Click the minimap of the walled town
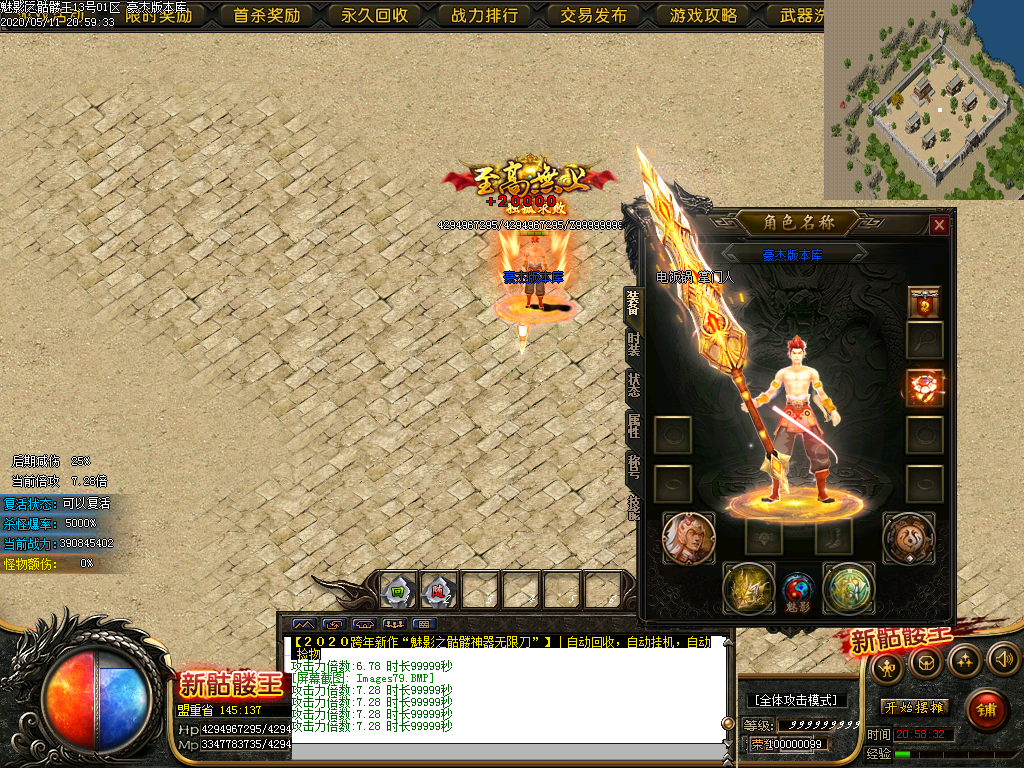This screenshot has height=768, width=1024. click(x=924, y=100)
